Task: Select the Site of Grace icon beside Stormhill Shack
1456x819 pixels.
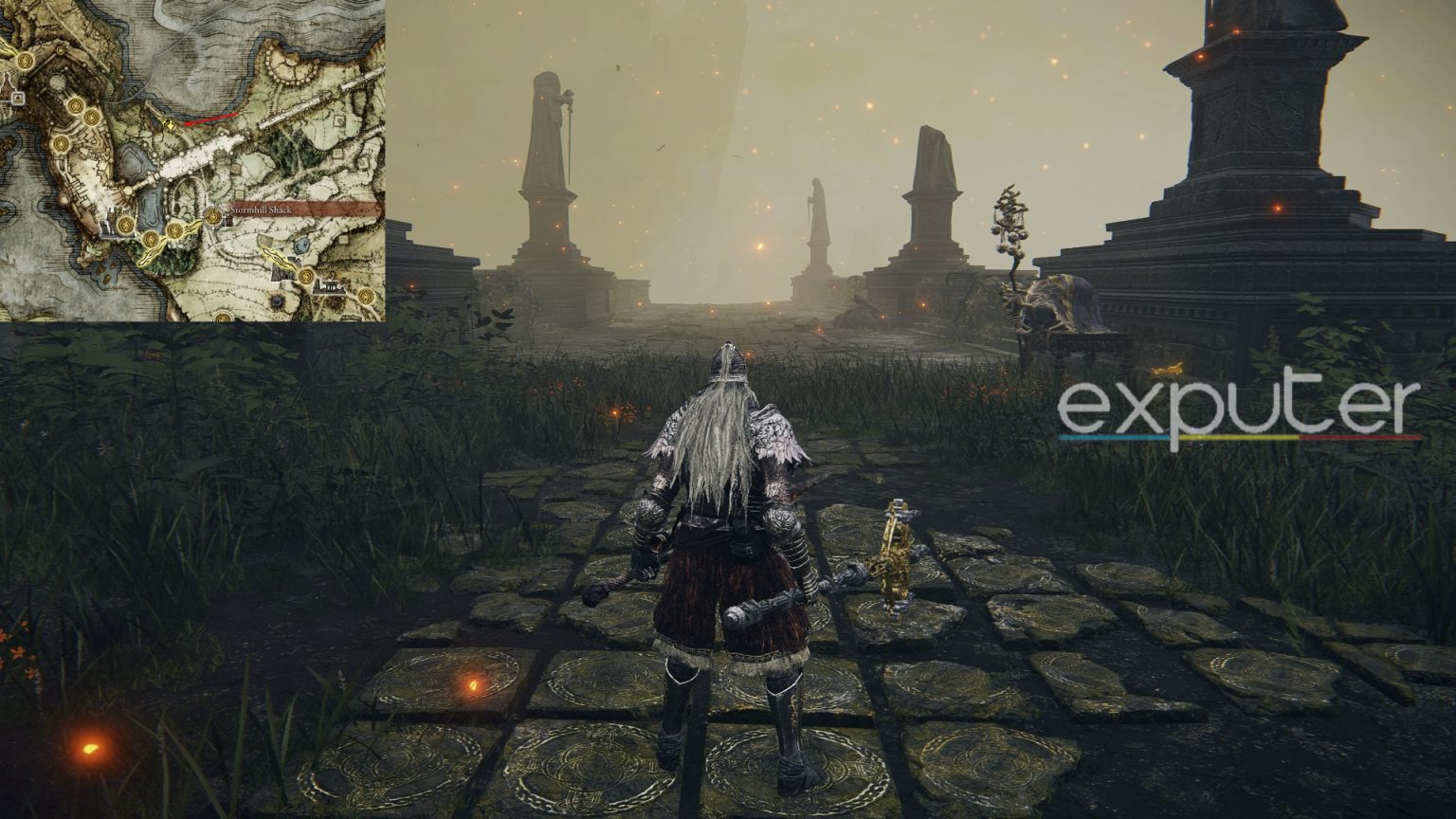Action: (212, 217)
